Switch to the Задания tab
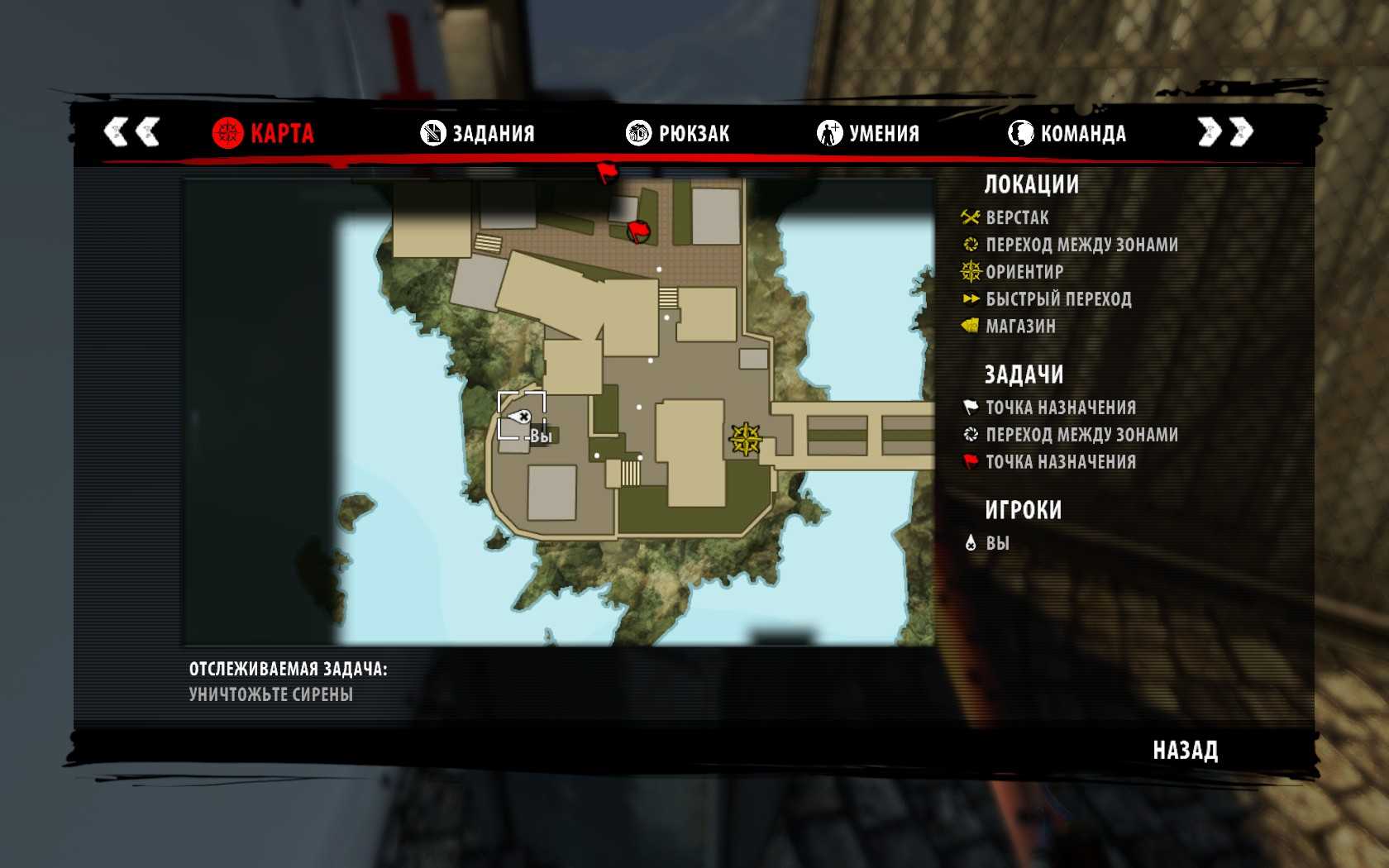Image resolution: width=1389 pixels, height=868 pixels. 478,133
